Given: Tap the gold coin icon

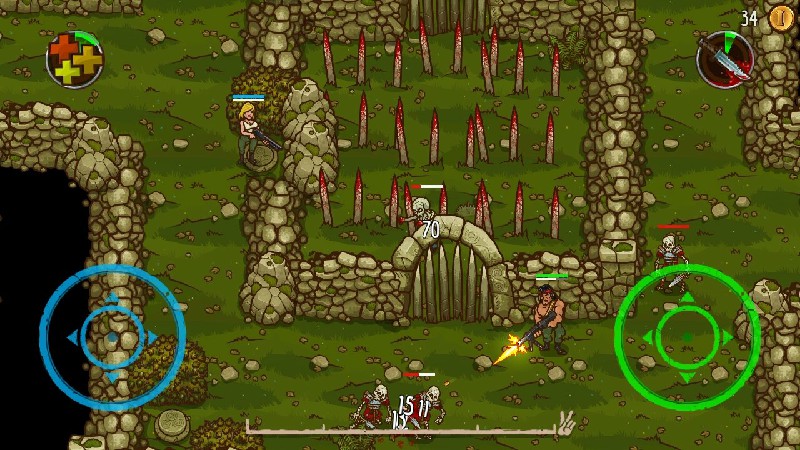Looking at the screenshot, I should pos(780,18).
